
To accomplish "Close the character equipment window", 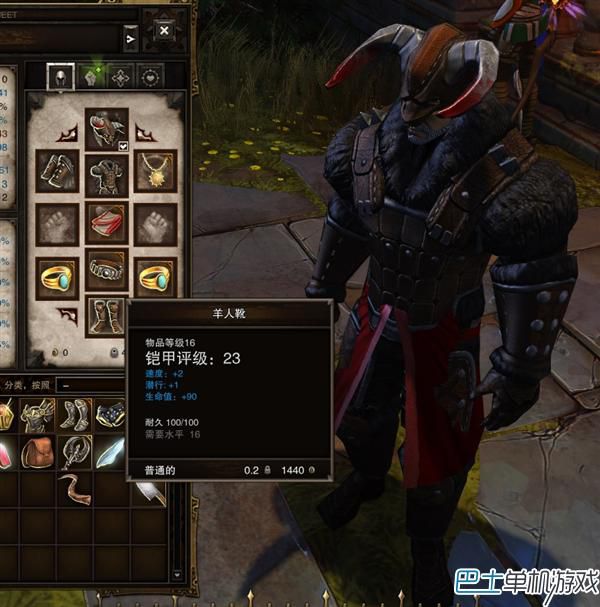I will tap(163, 29).
